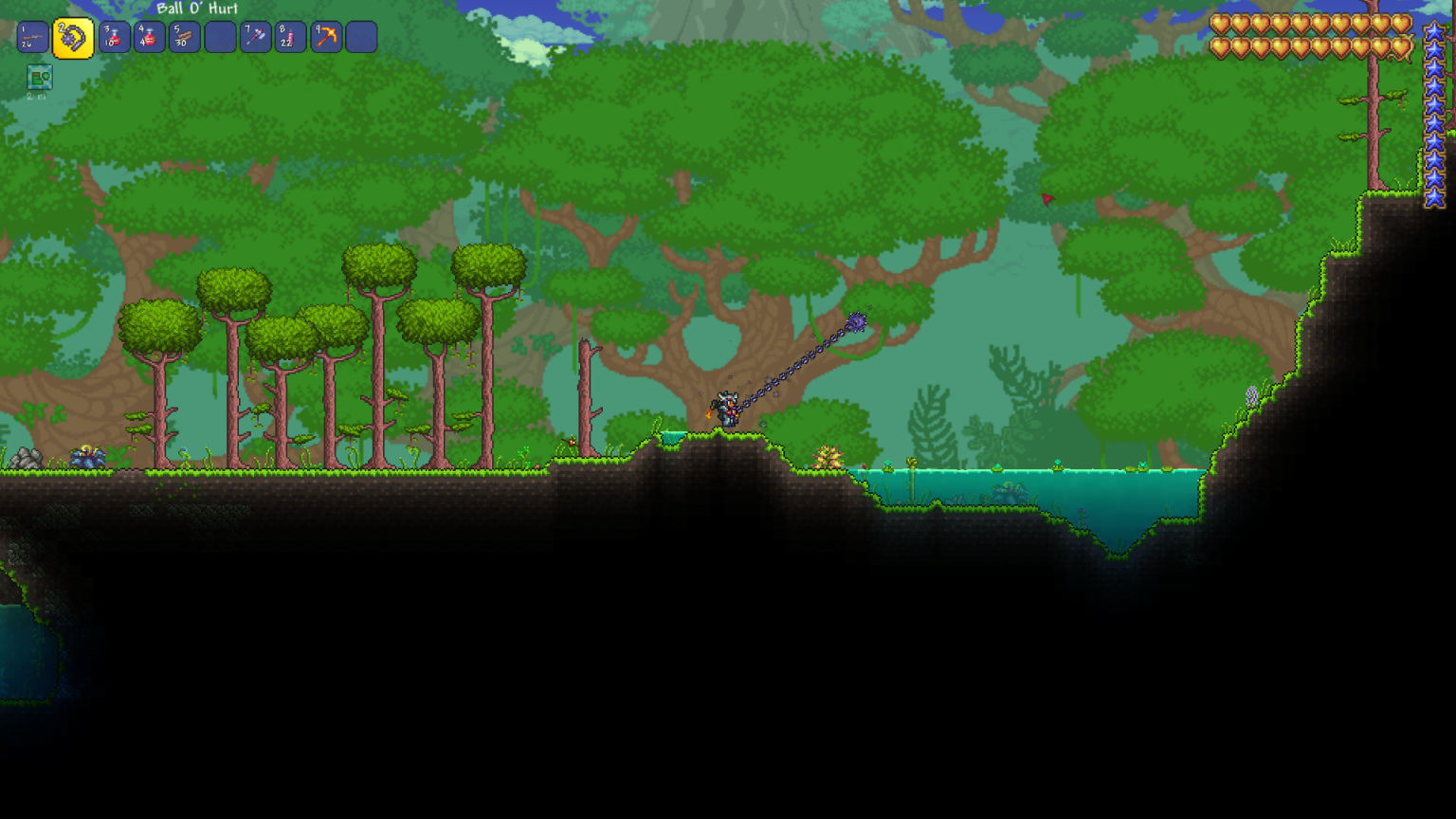Image resolution: width=1456 pixels, height=819 pixels.
Task: Select the wood stack in hotbar slot 5
Action: (184, 38)
